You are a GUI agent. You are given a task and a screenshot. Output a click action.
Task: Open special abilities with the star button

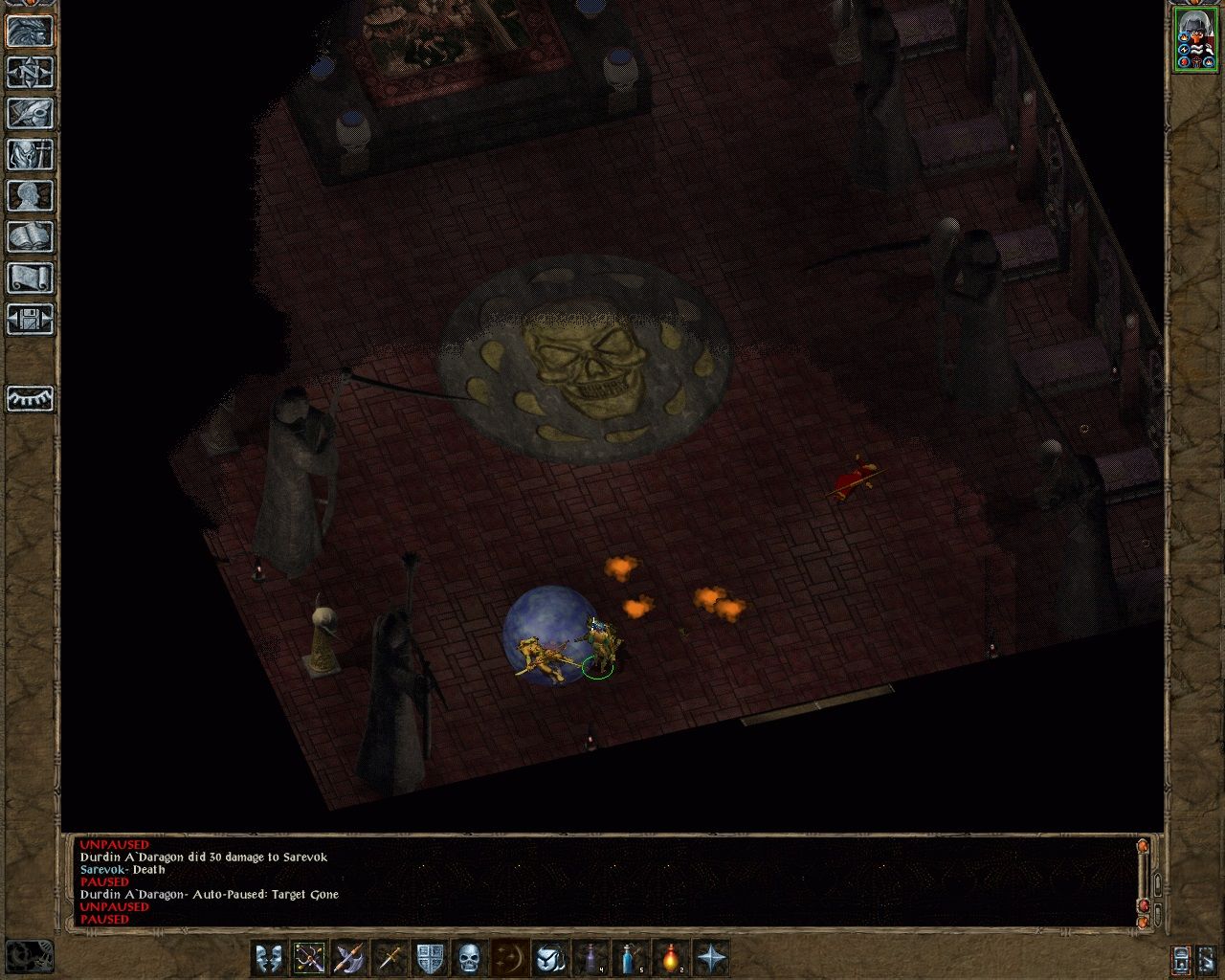712,957
